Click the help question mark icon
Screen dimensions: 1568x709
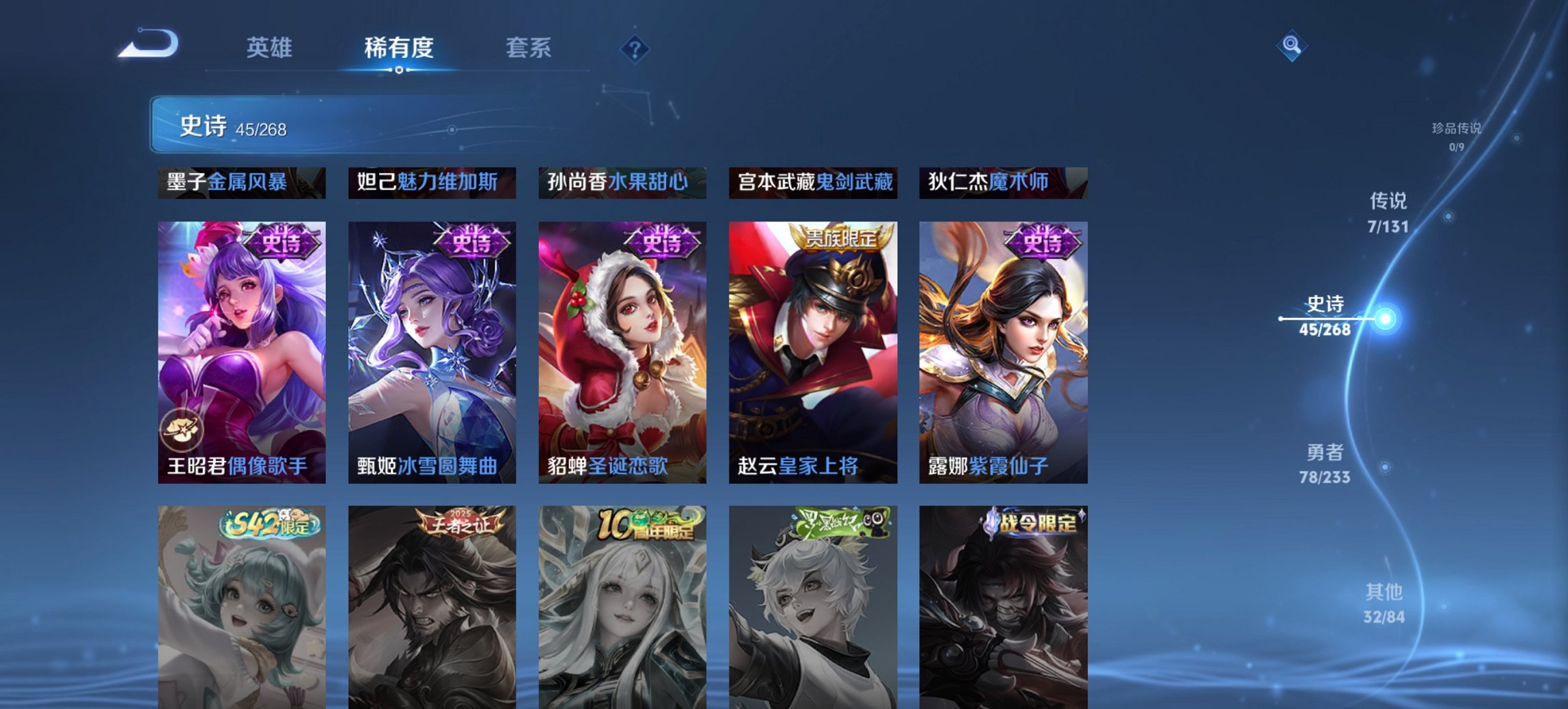click(x=635, y=48)
